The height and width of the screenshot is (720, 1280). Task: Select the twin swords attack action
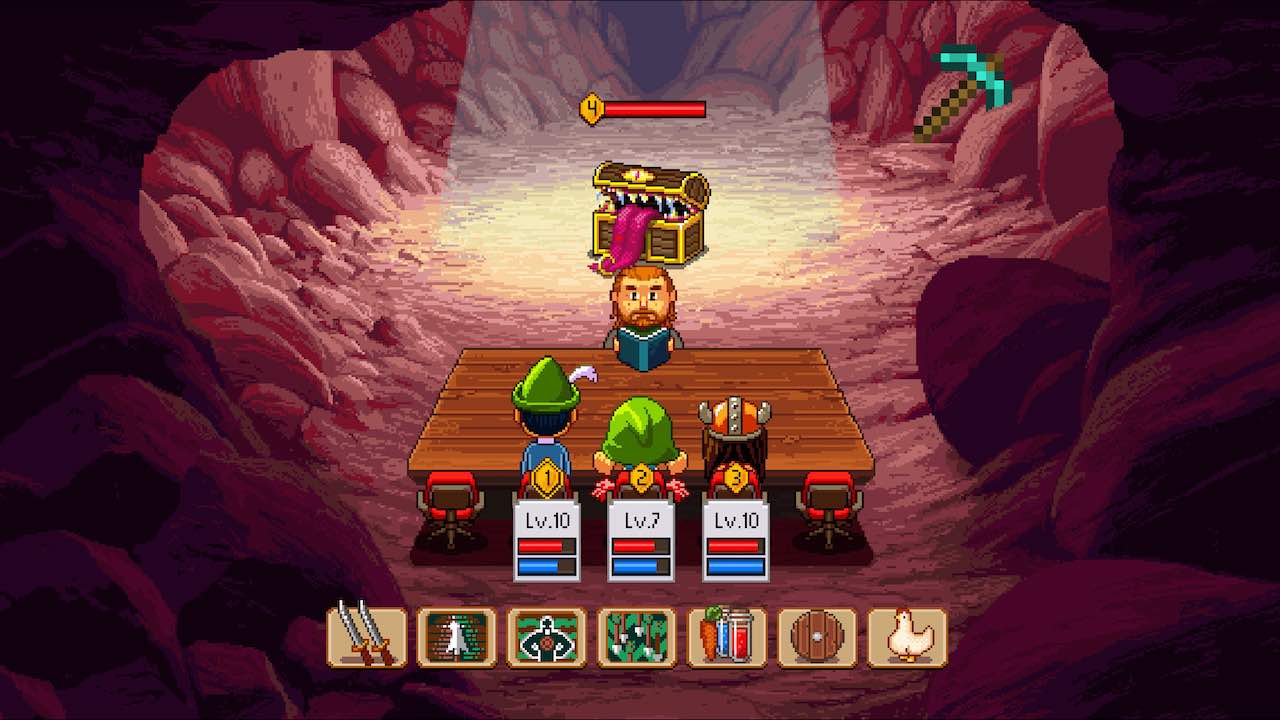coord(366,637)
